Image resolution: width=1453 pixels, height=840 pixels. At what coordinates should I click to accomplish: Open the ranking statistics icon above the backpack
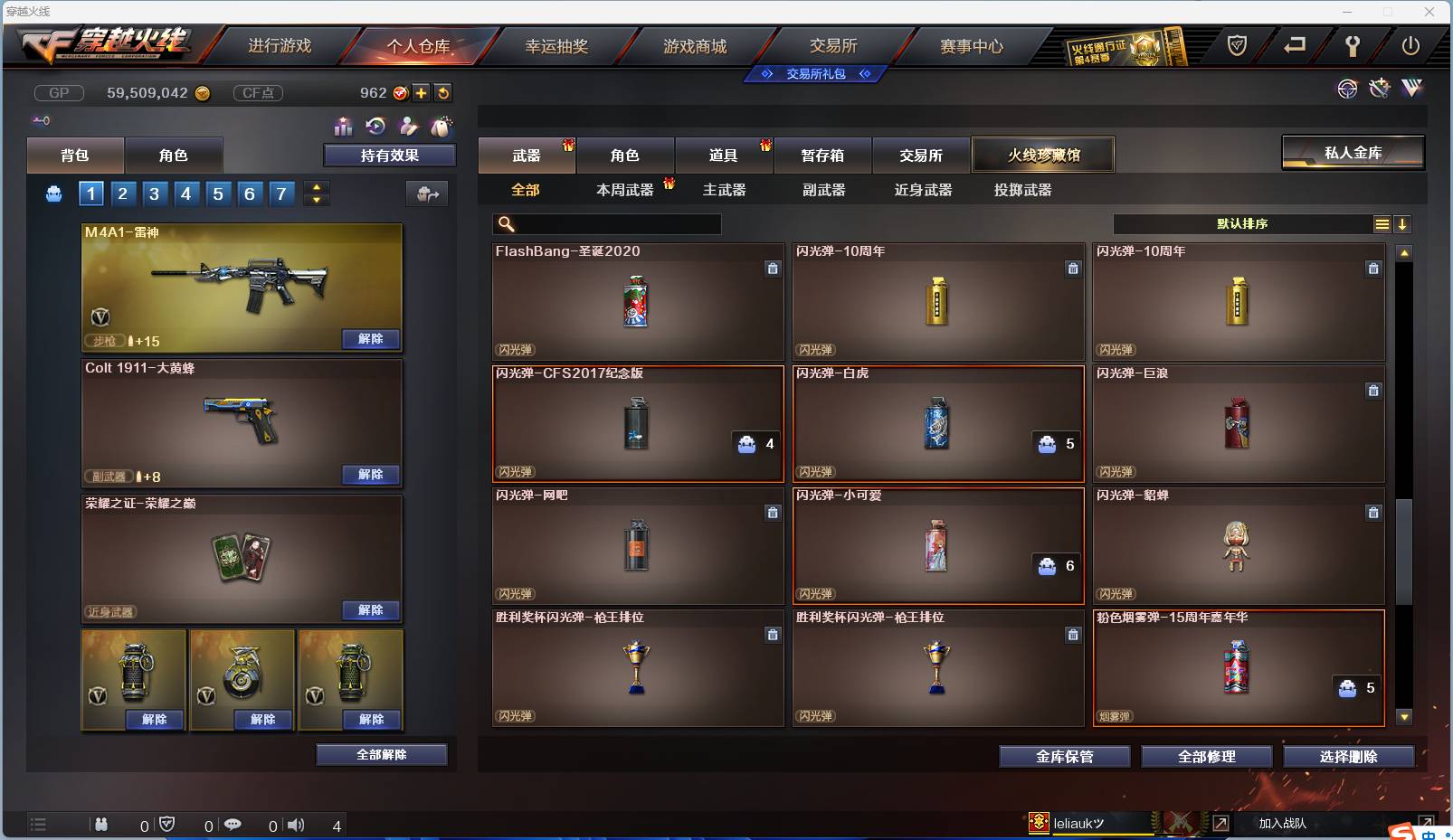point(344,127)
